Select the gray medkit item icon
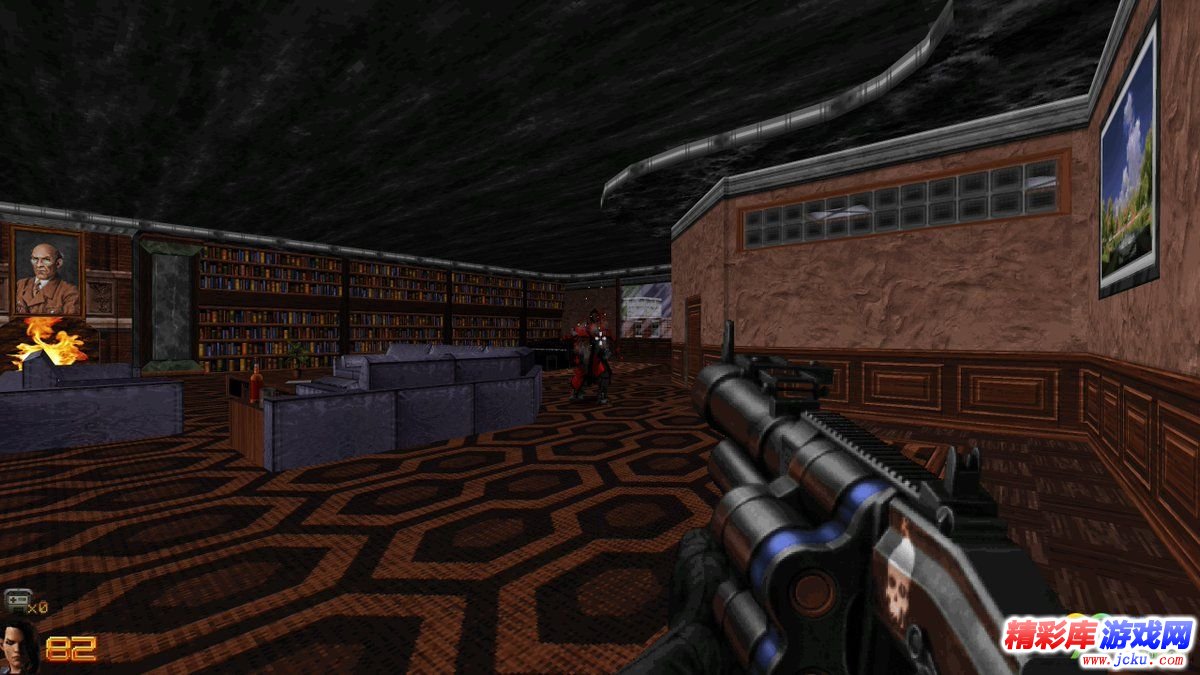1200x675 pixels. point(16,601)
